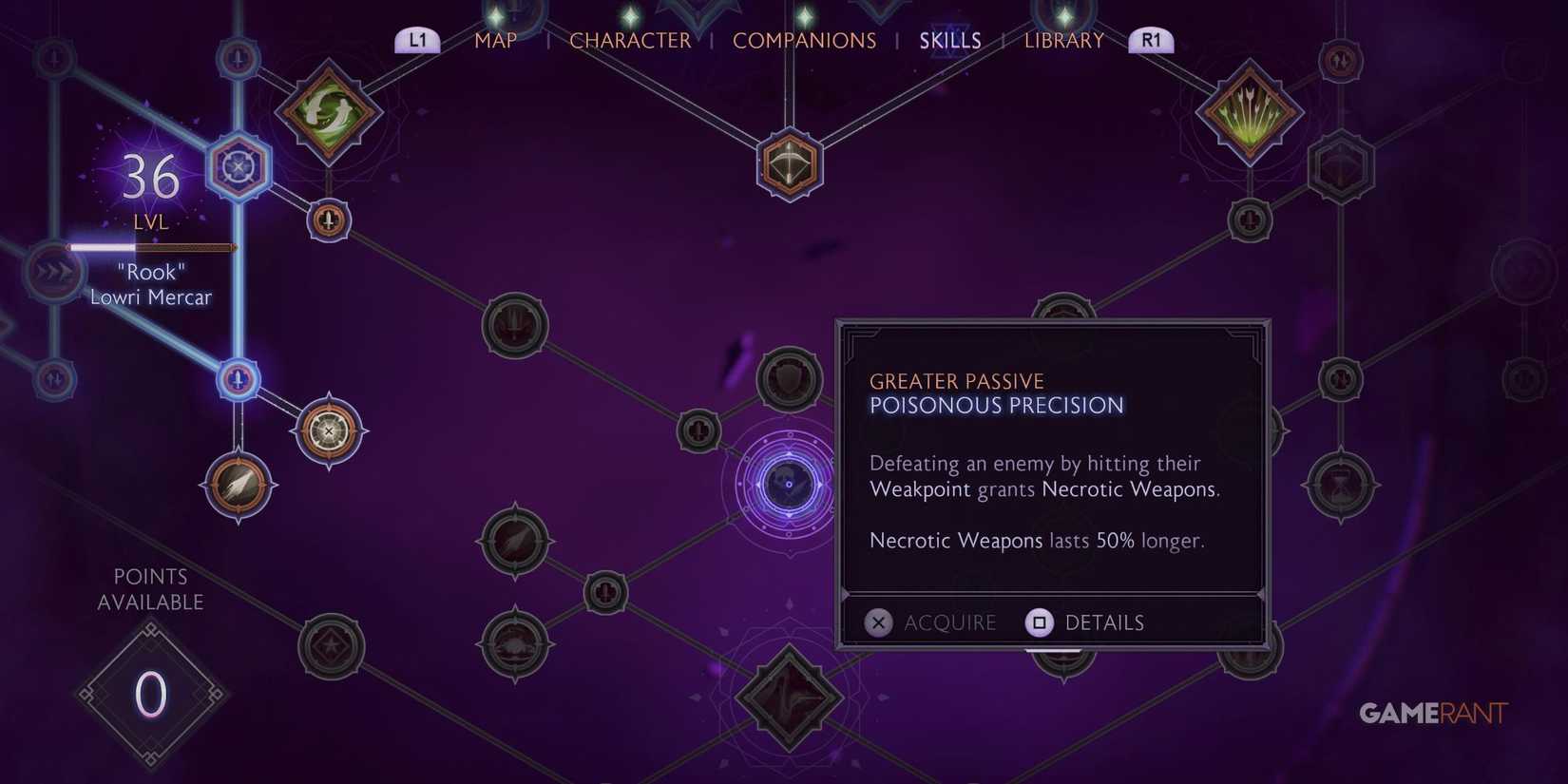
Task: Click the experience progress bar under level 36
Action: tap(150, 247)
